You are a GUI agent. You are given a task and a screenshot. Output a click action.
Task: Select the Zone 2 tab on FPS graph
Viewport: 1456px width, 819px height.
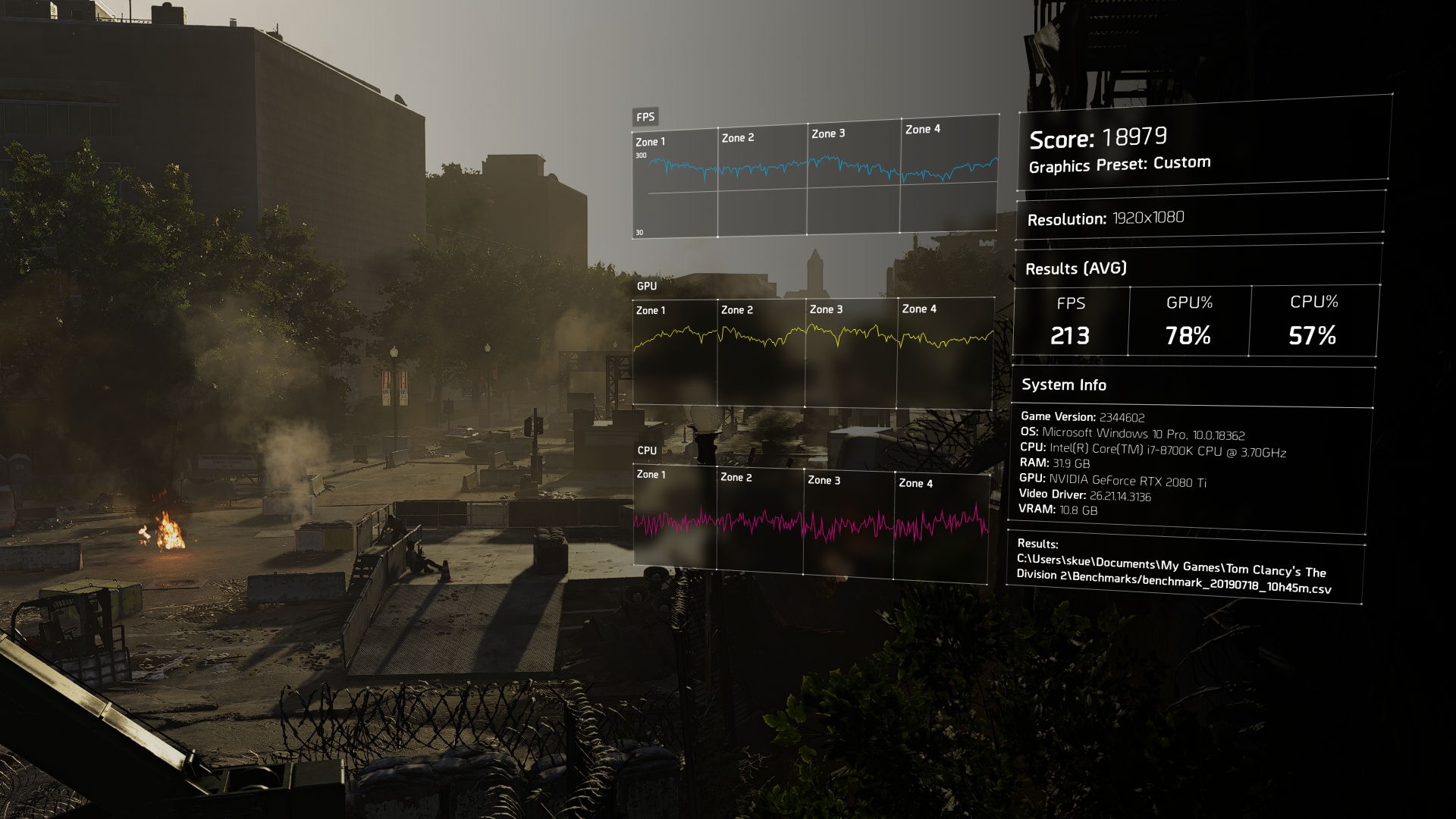click(x=739, y=137)
